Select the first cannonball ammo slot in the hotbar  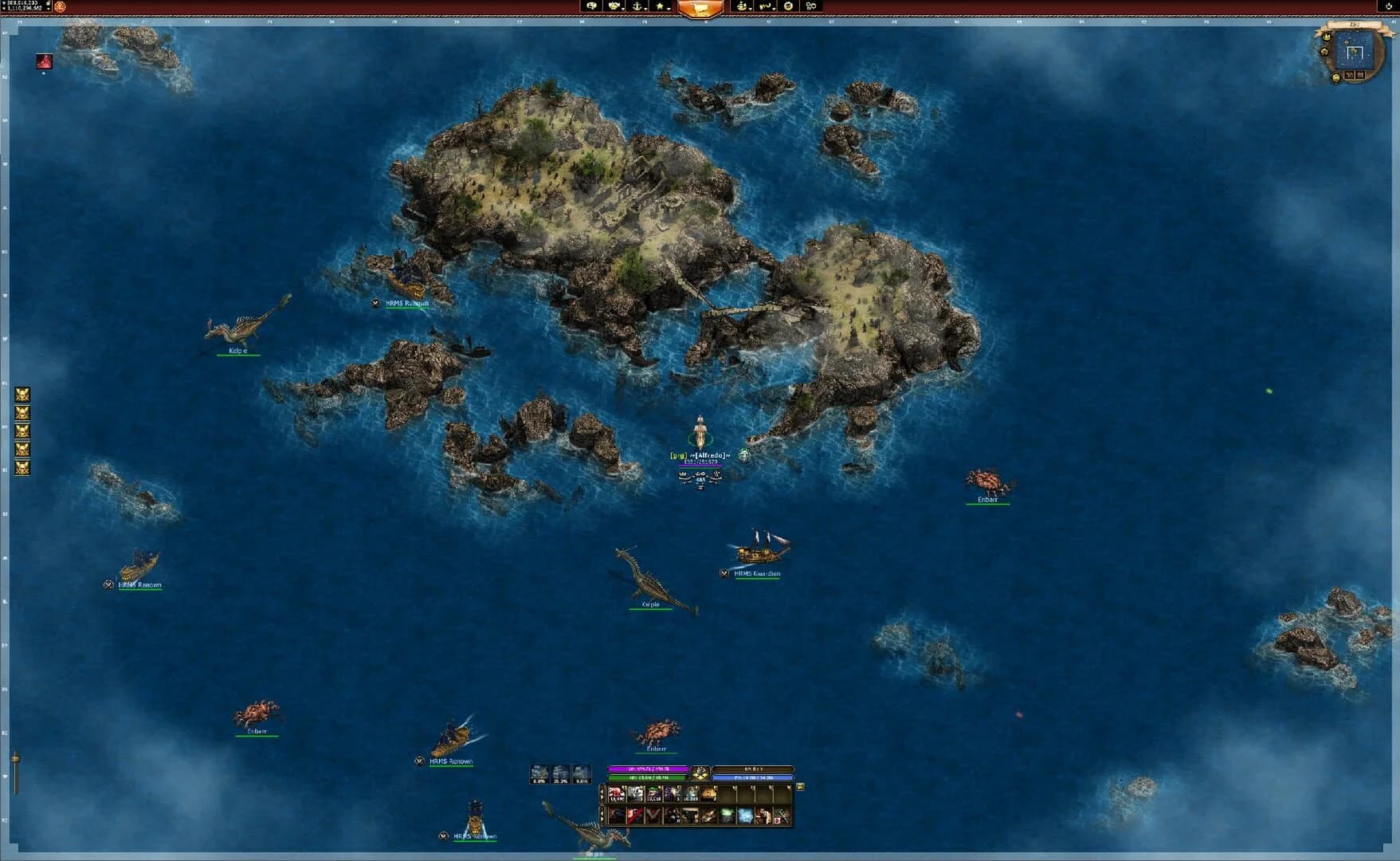(617, 794)
